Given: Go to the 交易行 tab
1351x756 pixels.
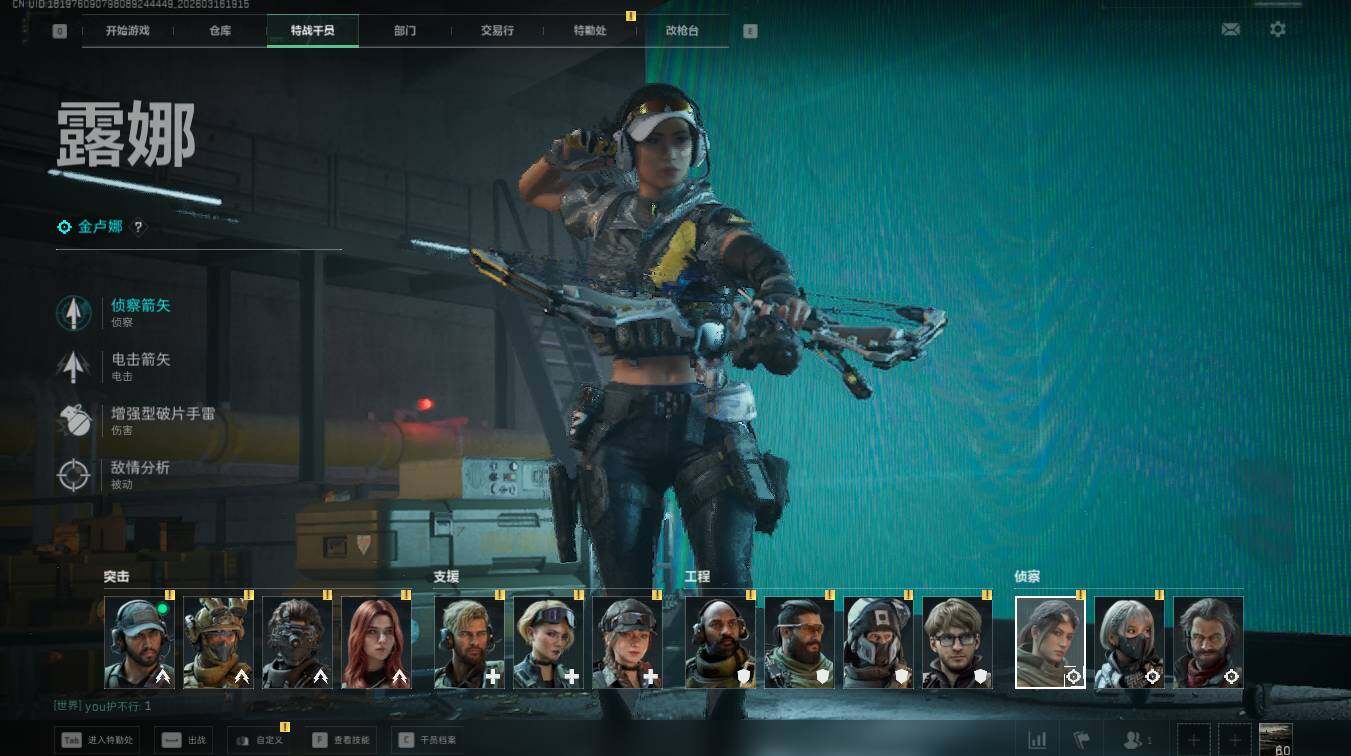Looking at the screenshot, I should (497, 31).
